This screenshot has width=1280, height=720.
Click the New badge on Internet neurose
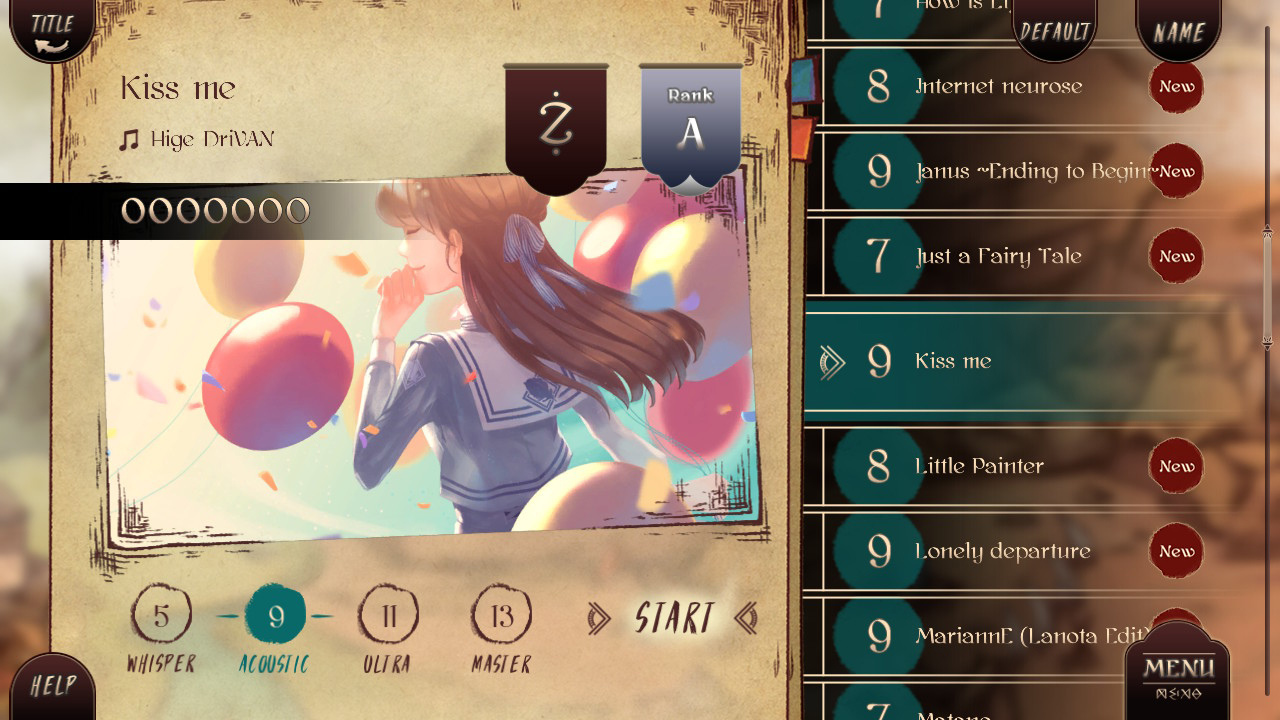(1176, 87)
